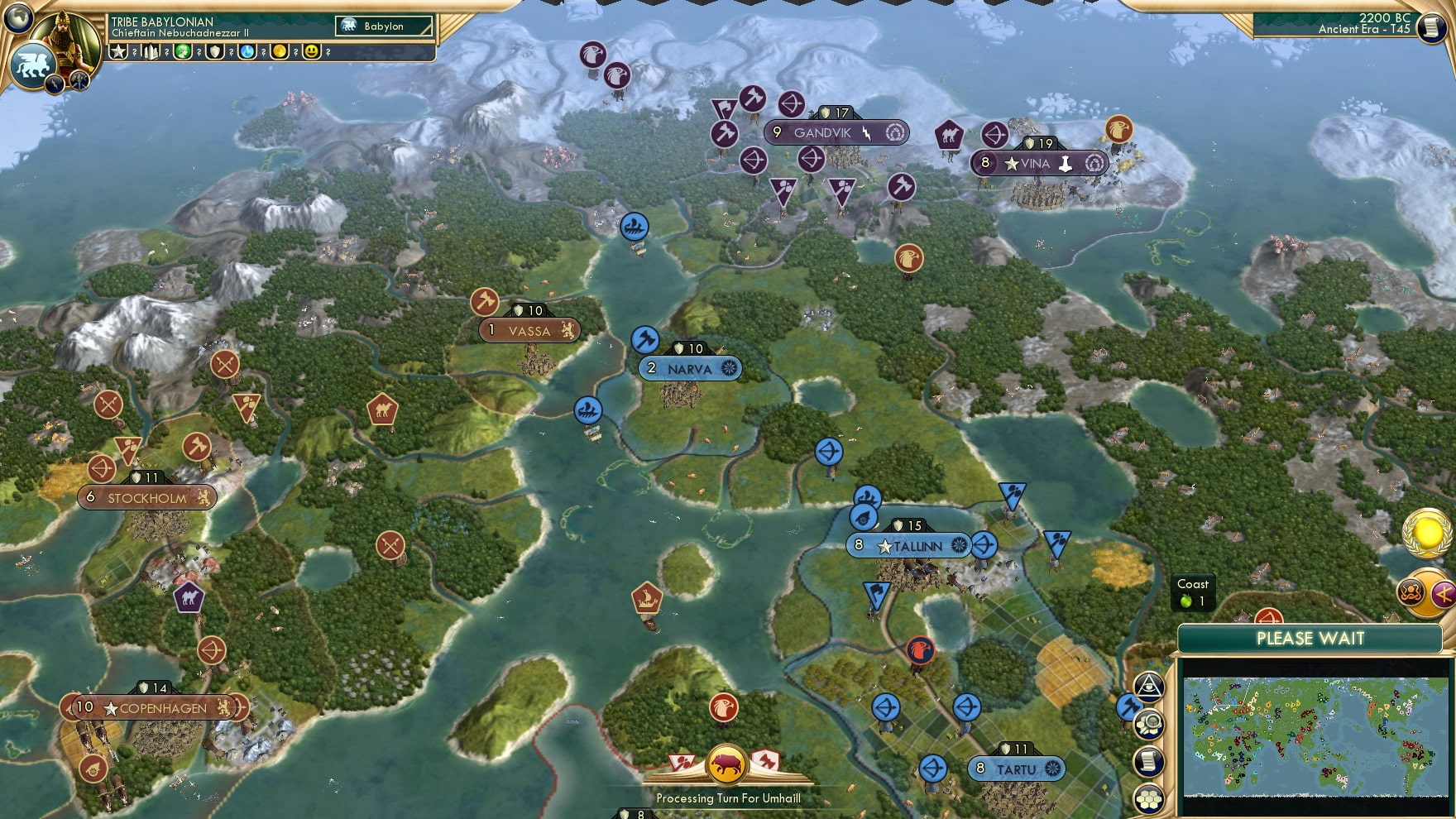
Task: Open the Babylon city dropdown
Action: click(382, 26)
